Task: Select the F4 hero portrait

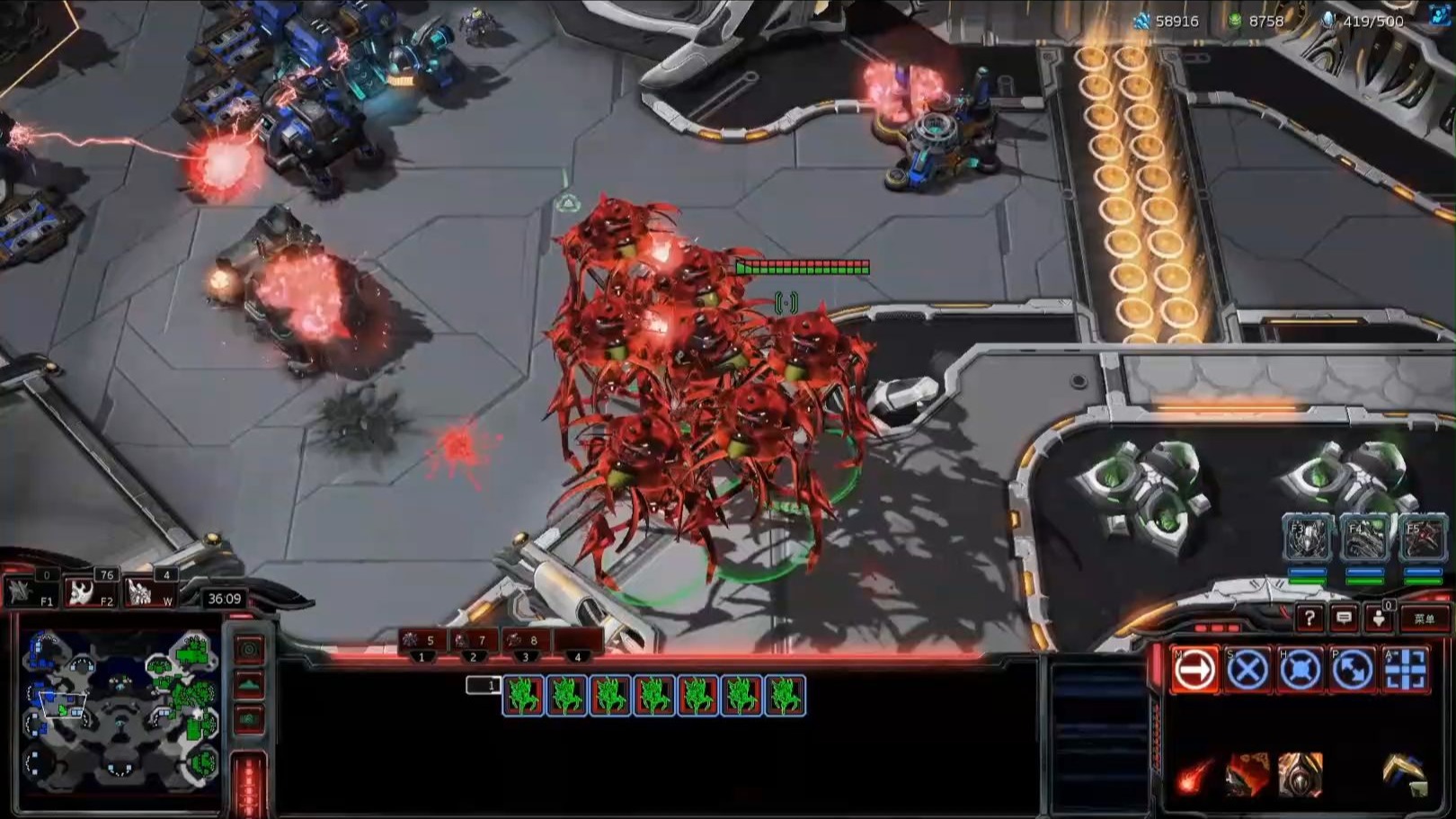Action: [1365, 538]
